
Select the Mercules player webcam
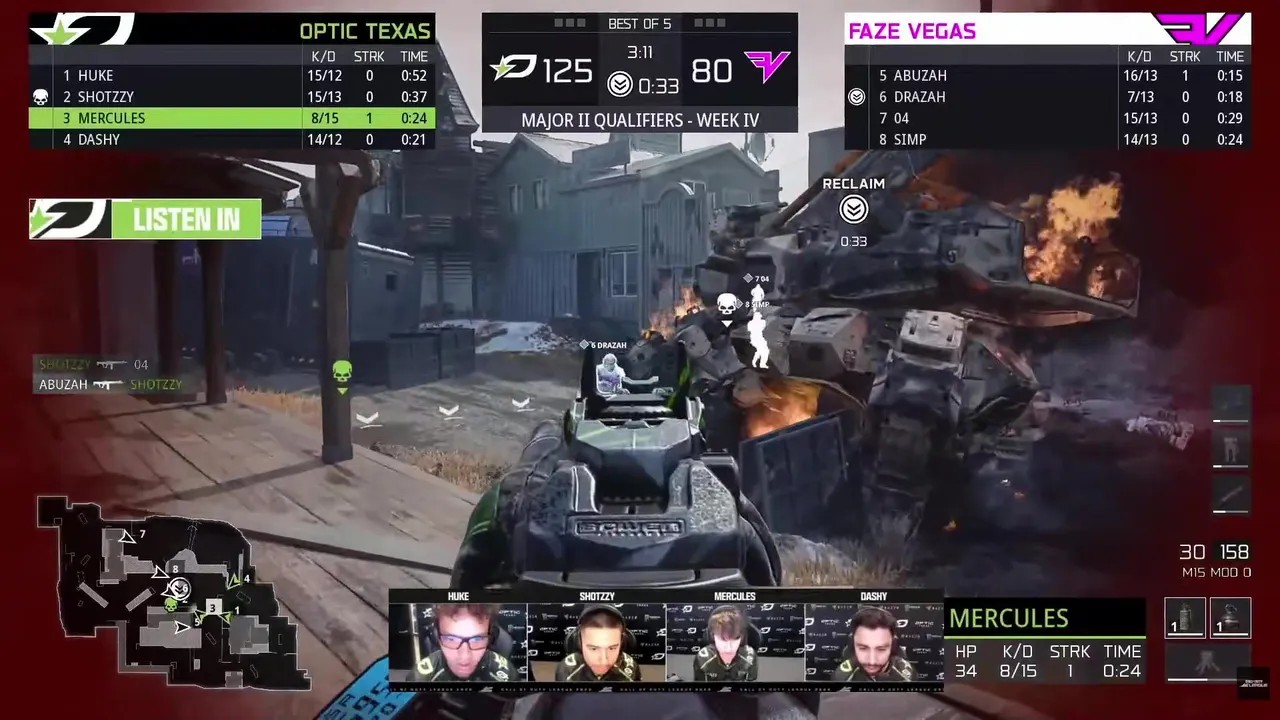pyautogui.click(x=735, y=641)
